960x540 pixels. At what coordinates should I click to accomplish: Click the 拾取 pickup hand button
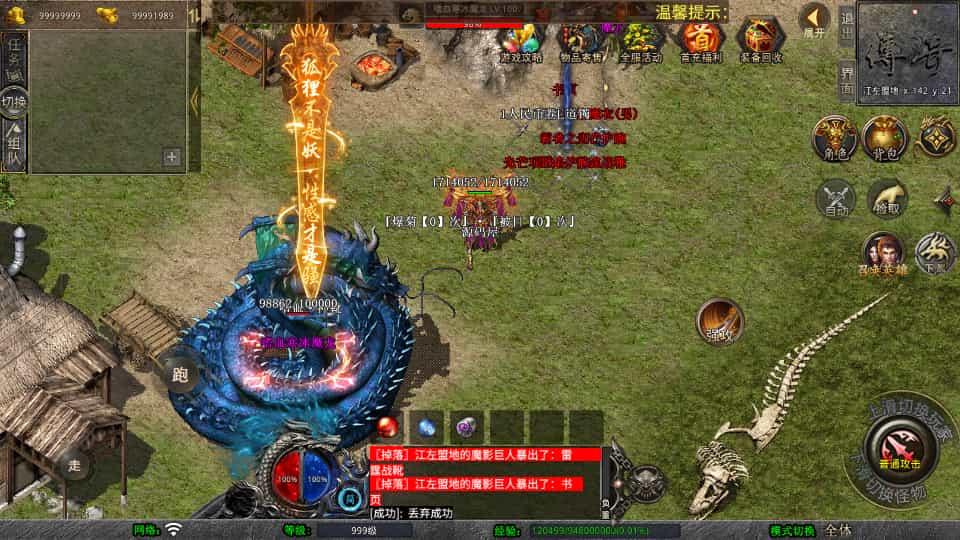coord(887,199)
